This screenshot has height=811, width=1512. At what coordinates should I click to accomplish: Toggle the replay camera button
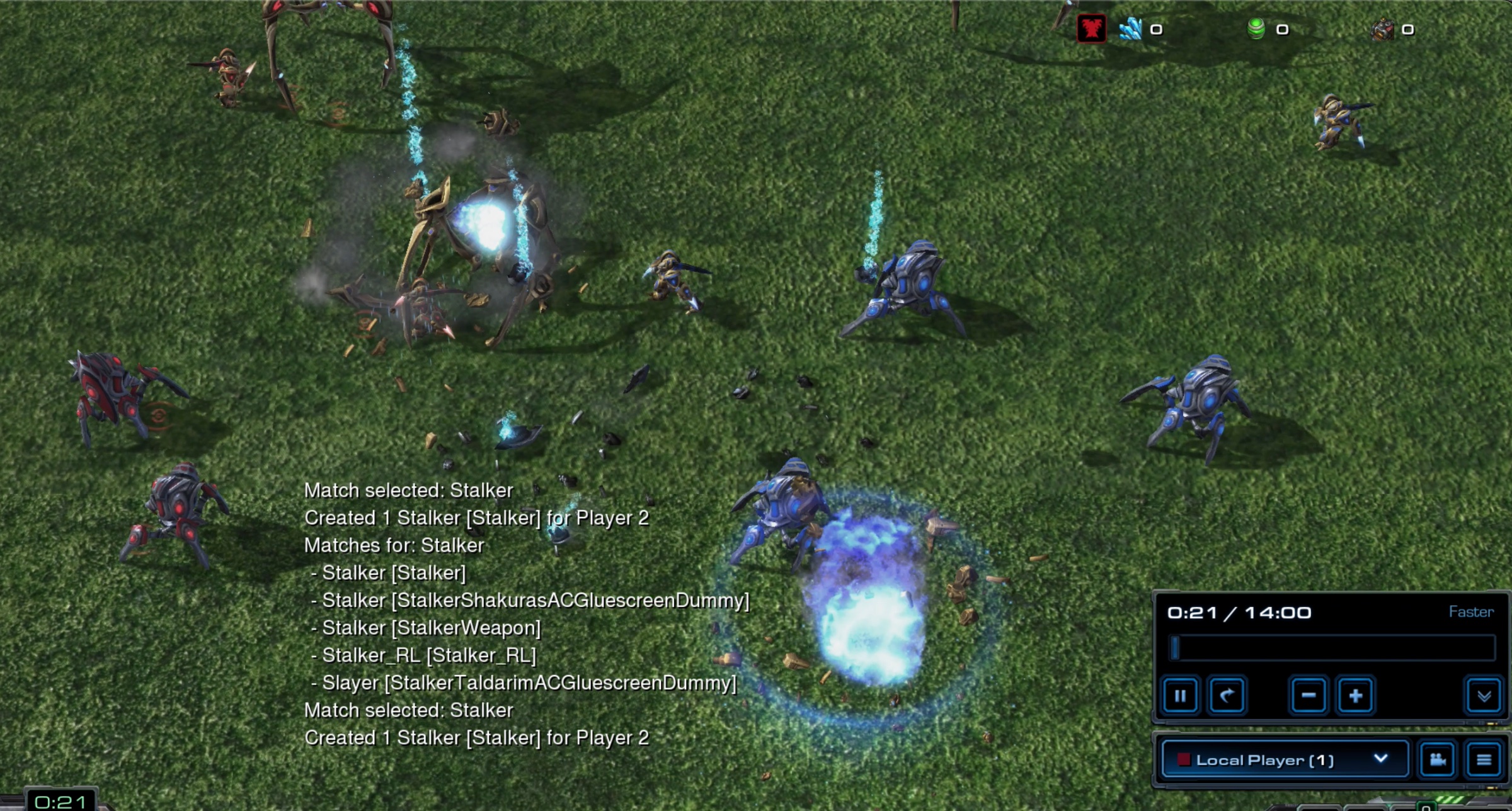click(x=1437, y=759)
